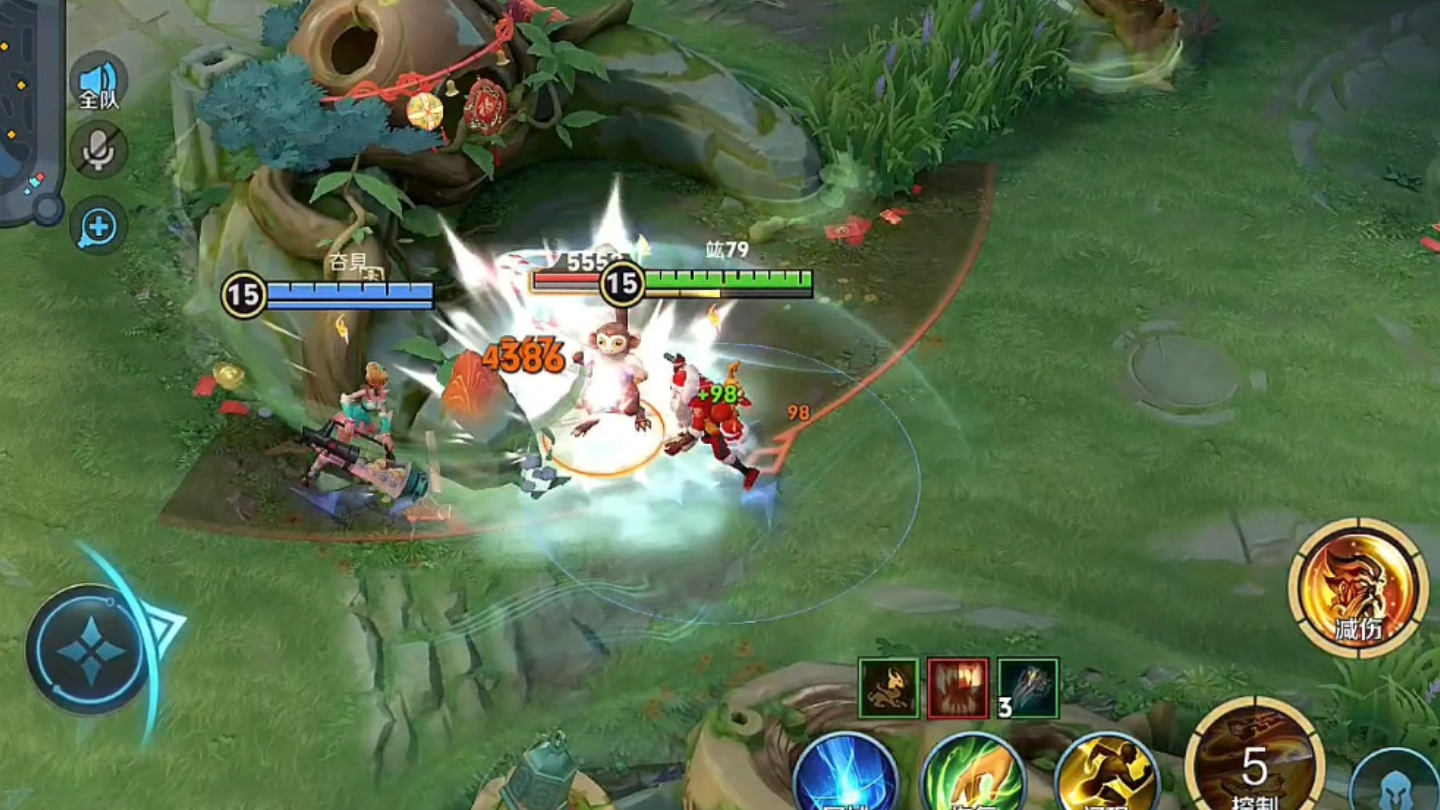Select the horned beast buff icon
The image size is (1440, 810).
coord(888,688)
